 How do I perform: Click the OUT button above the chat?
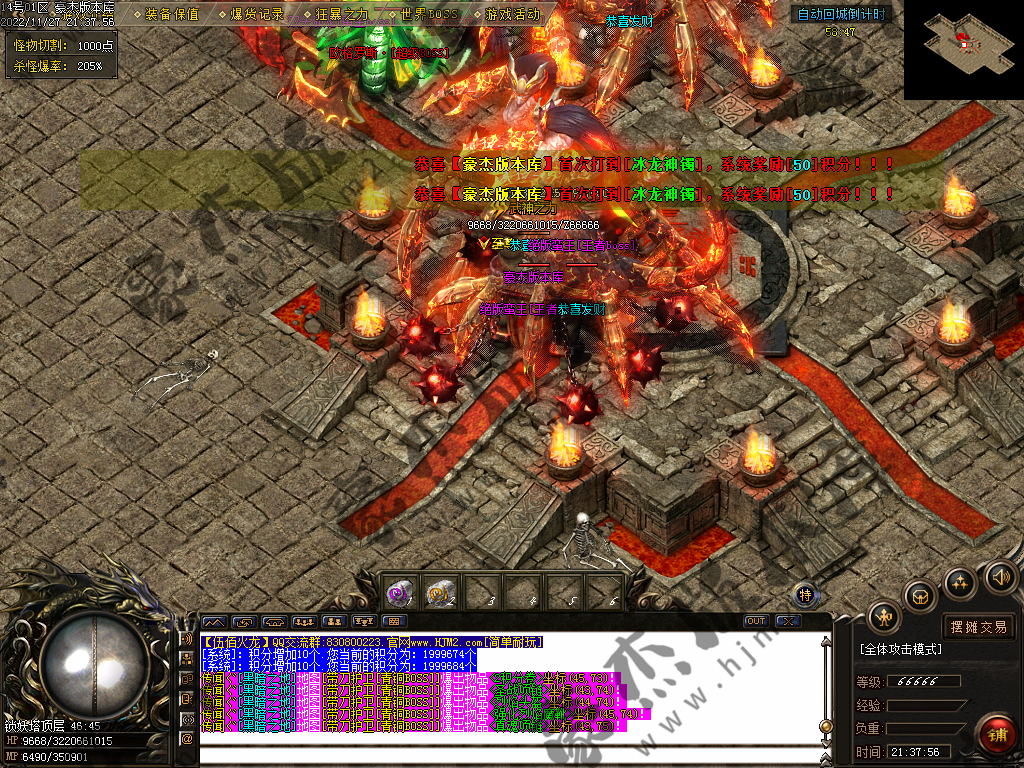click(757, 621)
